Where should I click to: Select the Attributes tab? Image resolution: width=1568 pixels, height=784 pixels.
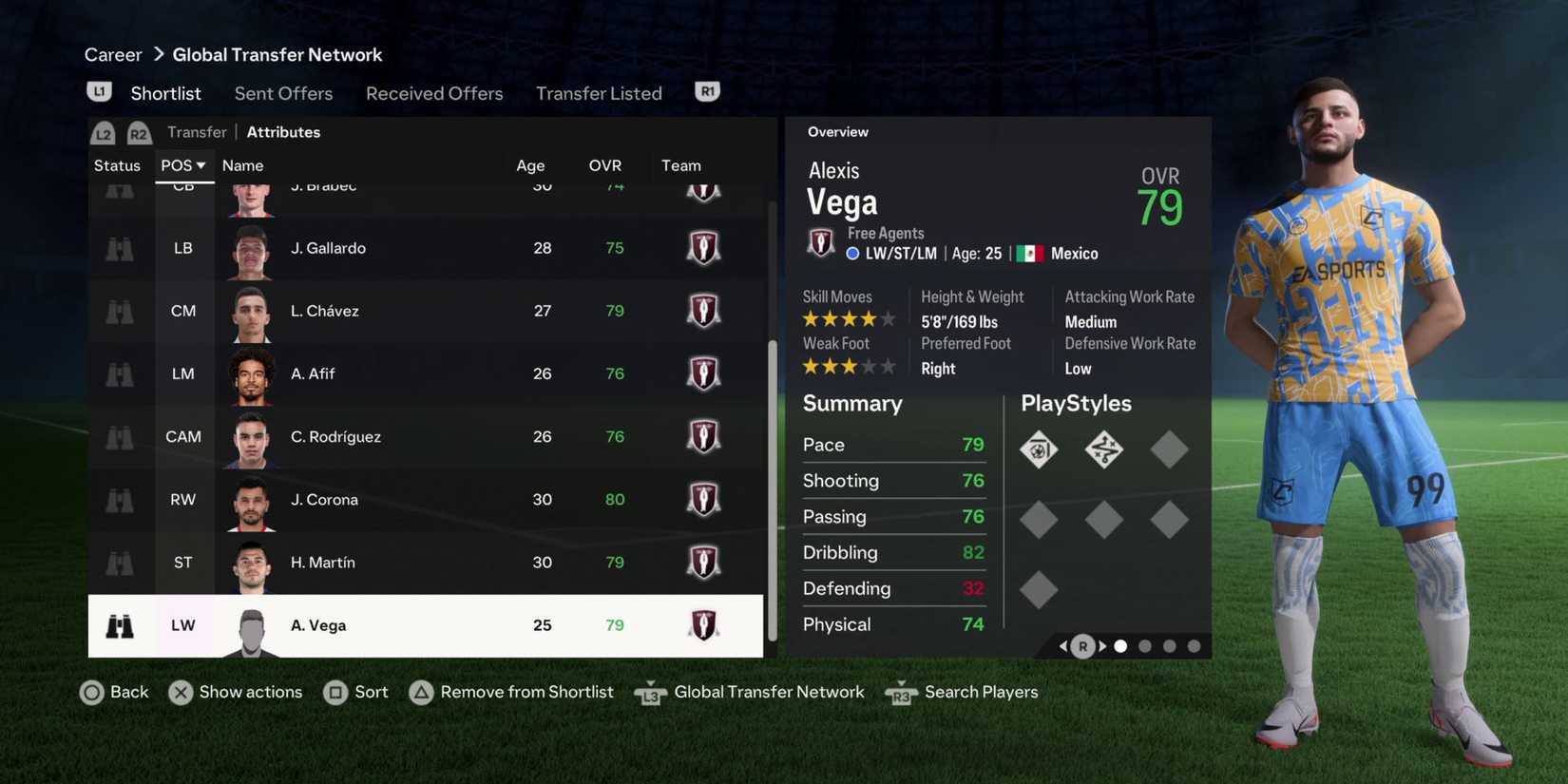click(x=282, y=132)
